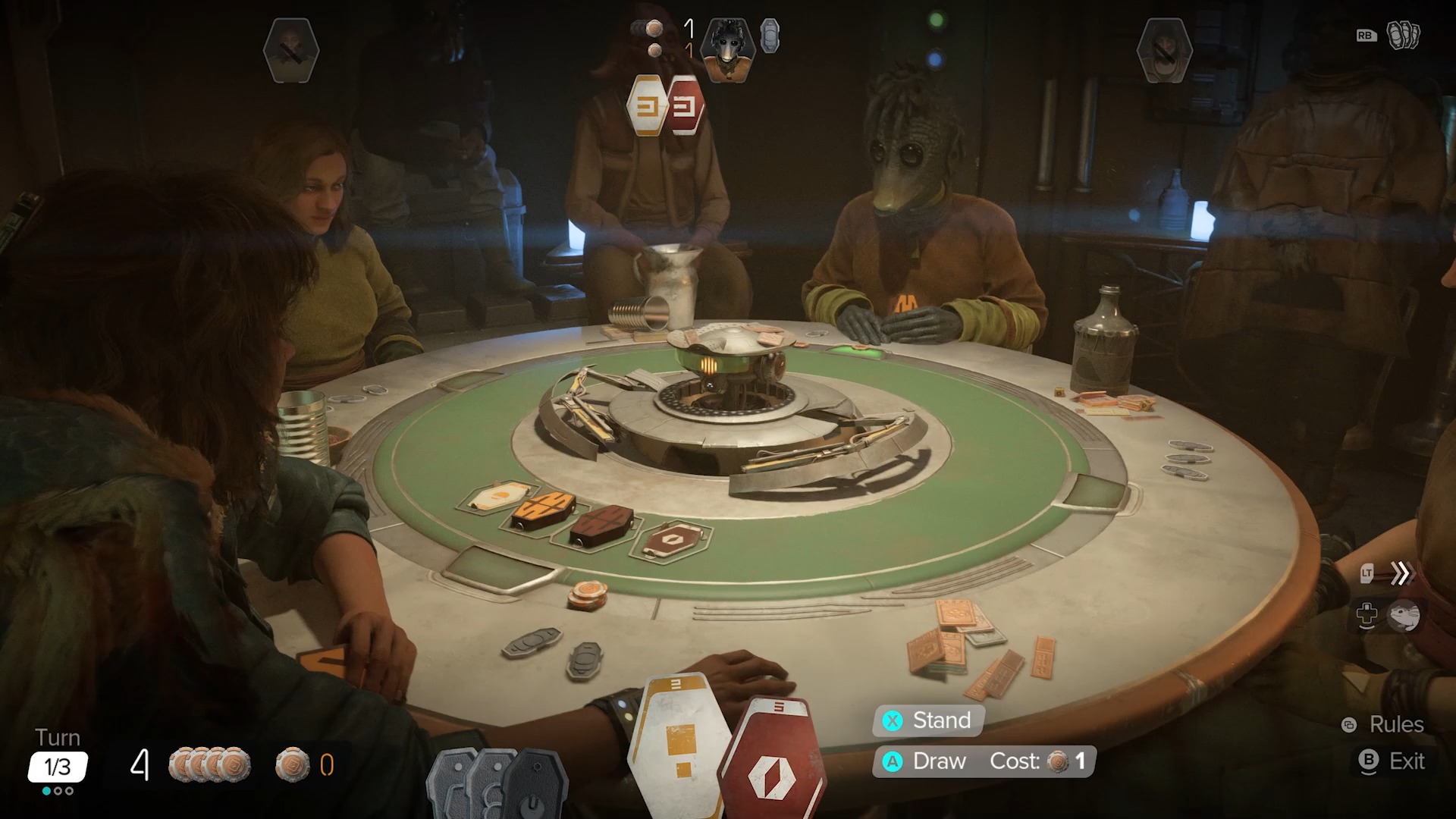Inspect the opponent's white card icon

[647, 106]
